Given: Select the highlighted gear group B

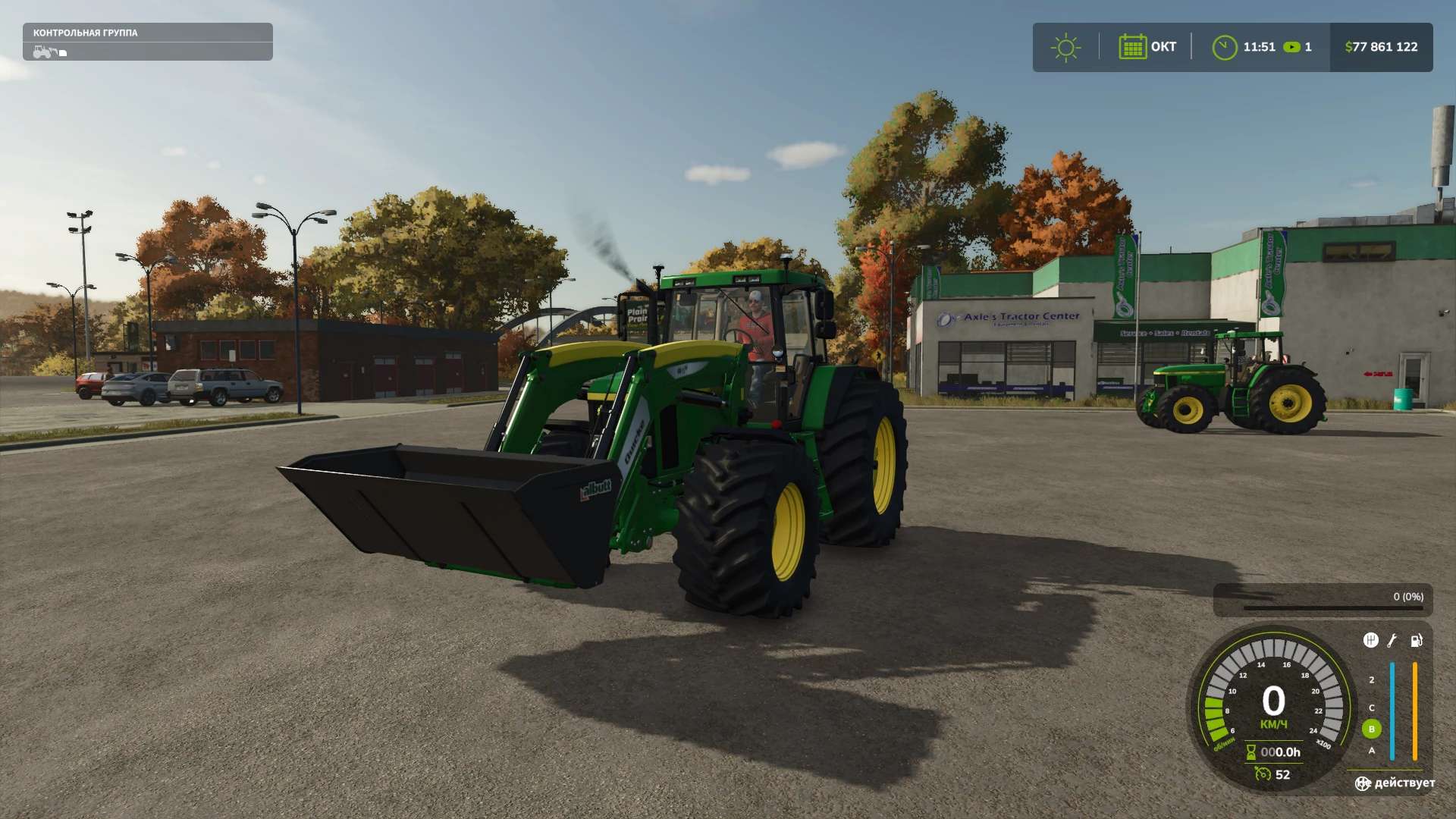Looking at the screenshot, I should click(x=1371, y=729).
